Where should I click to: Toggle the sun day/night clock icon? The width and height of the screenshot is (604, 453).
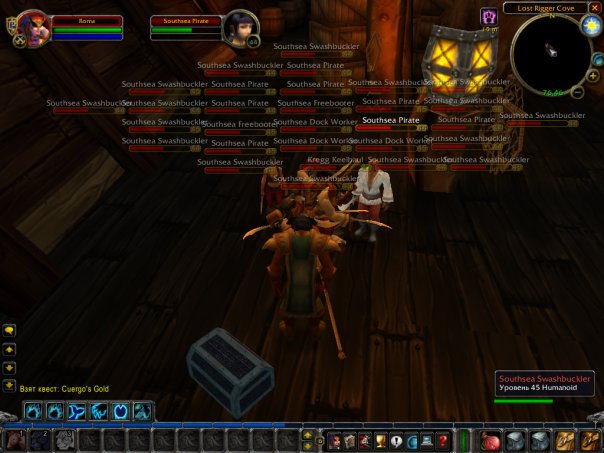pos(589,25)
